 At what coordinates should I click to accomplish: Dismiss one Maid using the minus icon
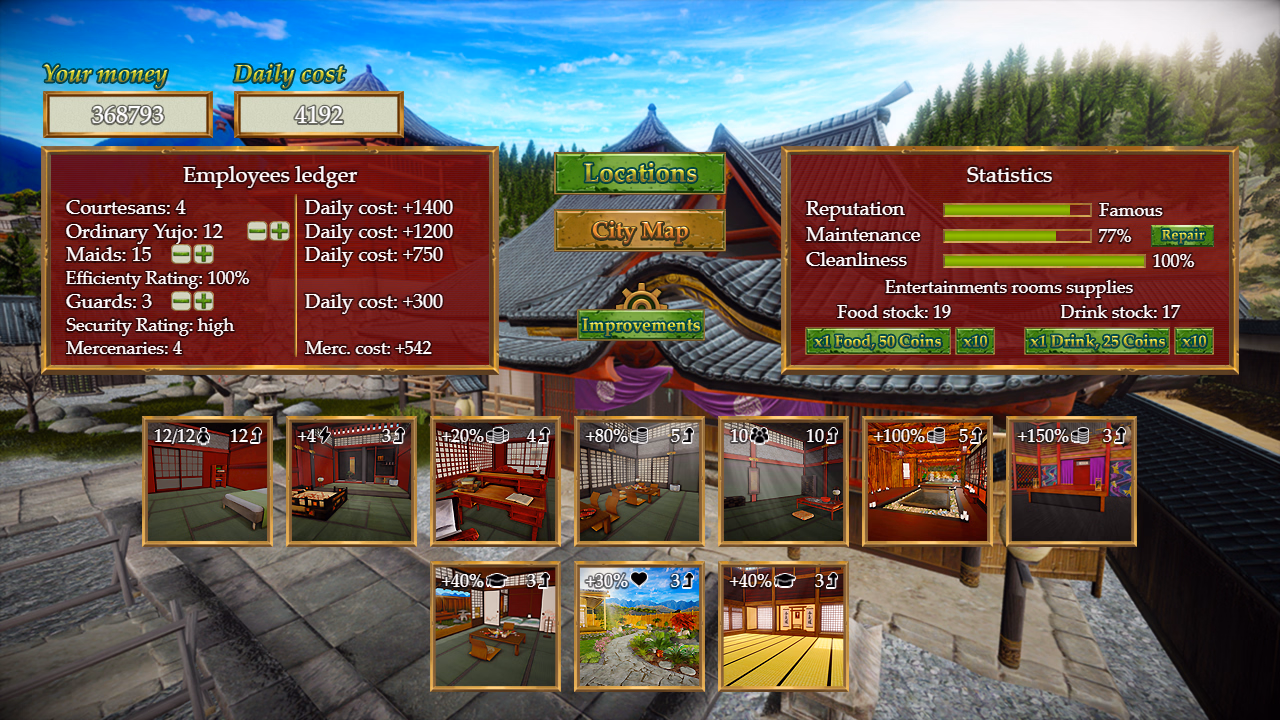coord(181,254)
